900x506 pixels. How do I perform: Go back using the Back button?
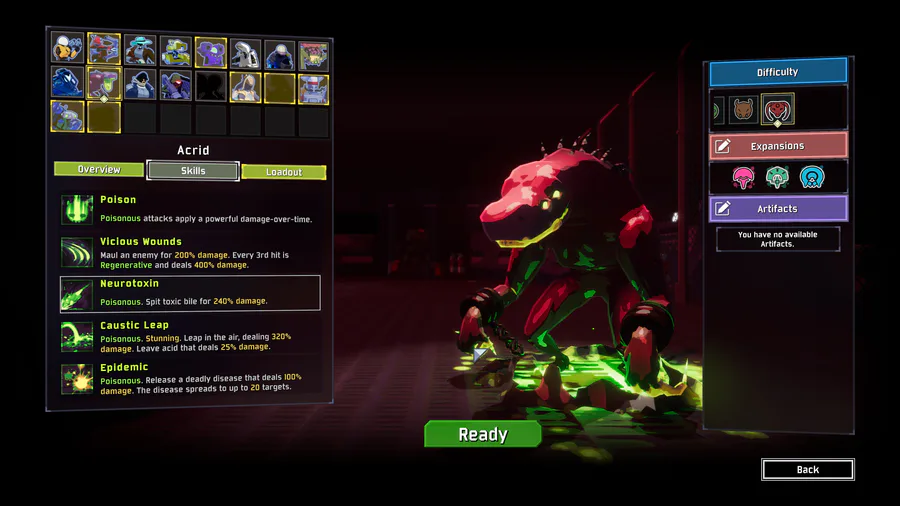pos(807,469)
